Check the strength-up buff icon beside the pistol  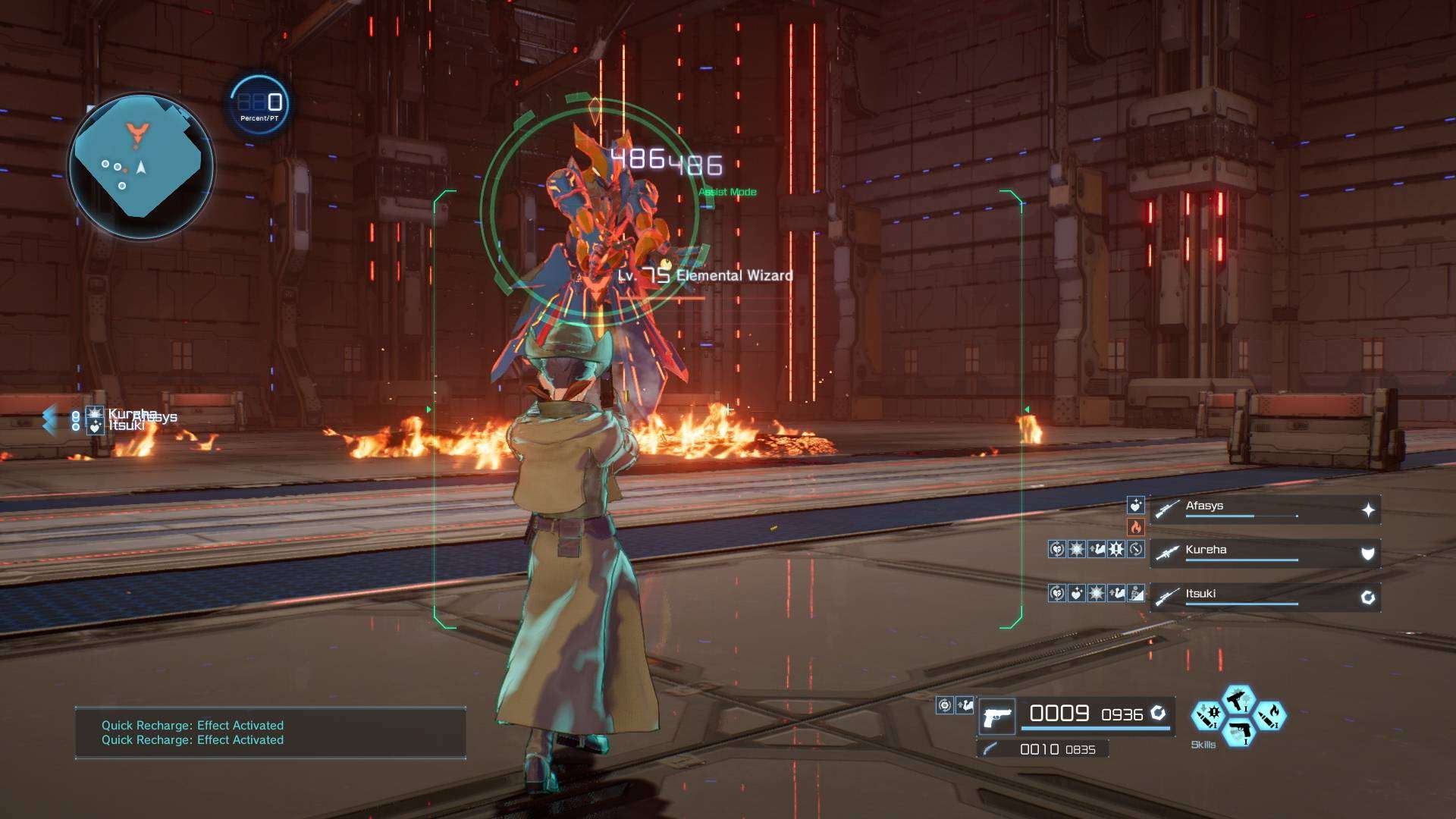point(964,706)
